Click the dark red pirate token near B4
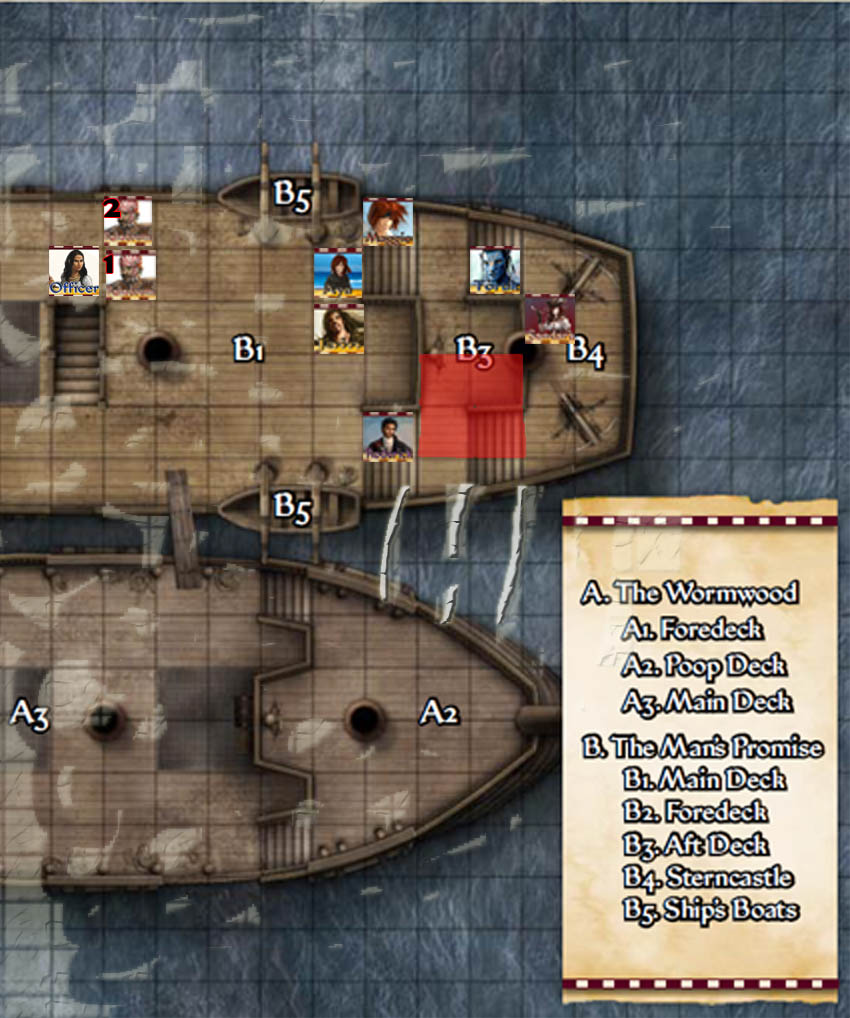850x1018 pixels. click(549, 319)
